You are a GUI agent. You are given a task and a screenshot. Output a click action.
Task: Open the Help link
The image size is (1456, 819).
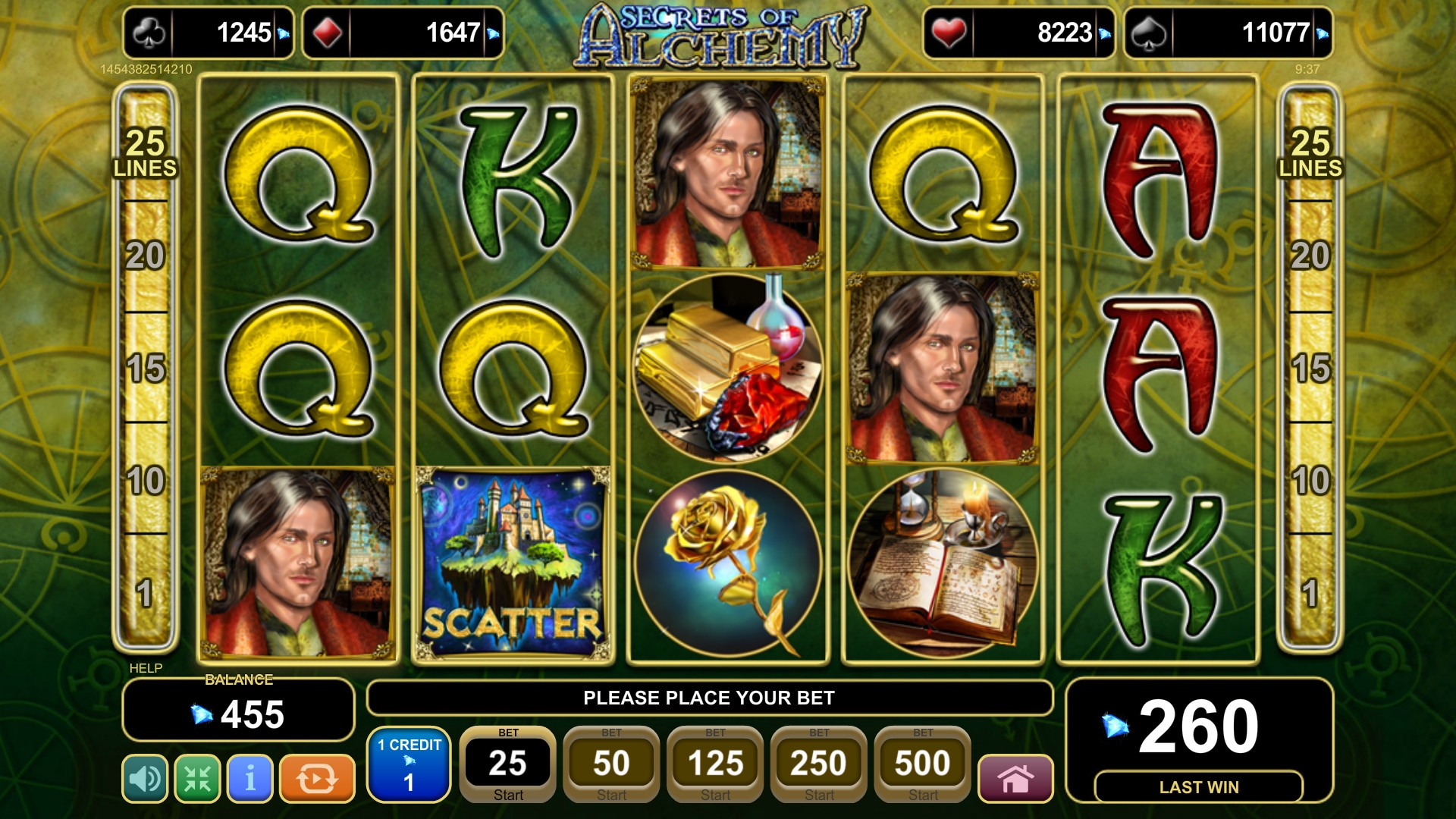coord(146,668)
